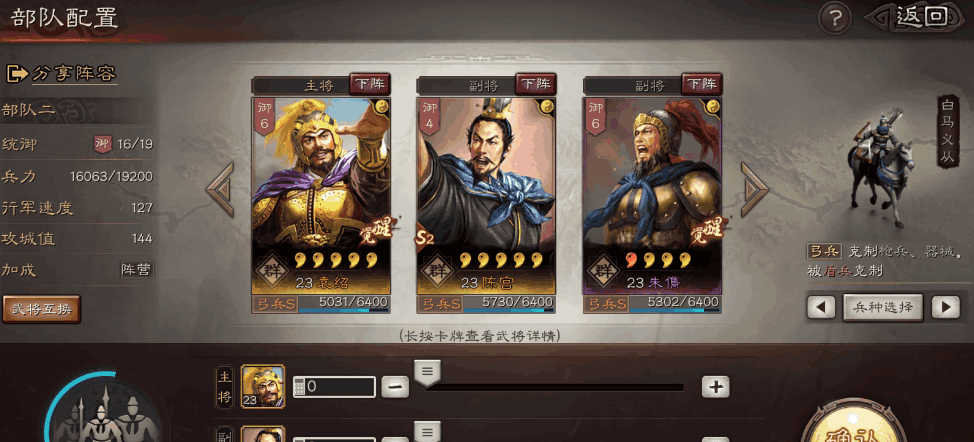Click the 袁绍 portrait in troop row
974x442 pixels.
[x=263, y=386]
